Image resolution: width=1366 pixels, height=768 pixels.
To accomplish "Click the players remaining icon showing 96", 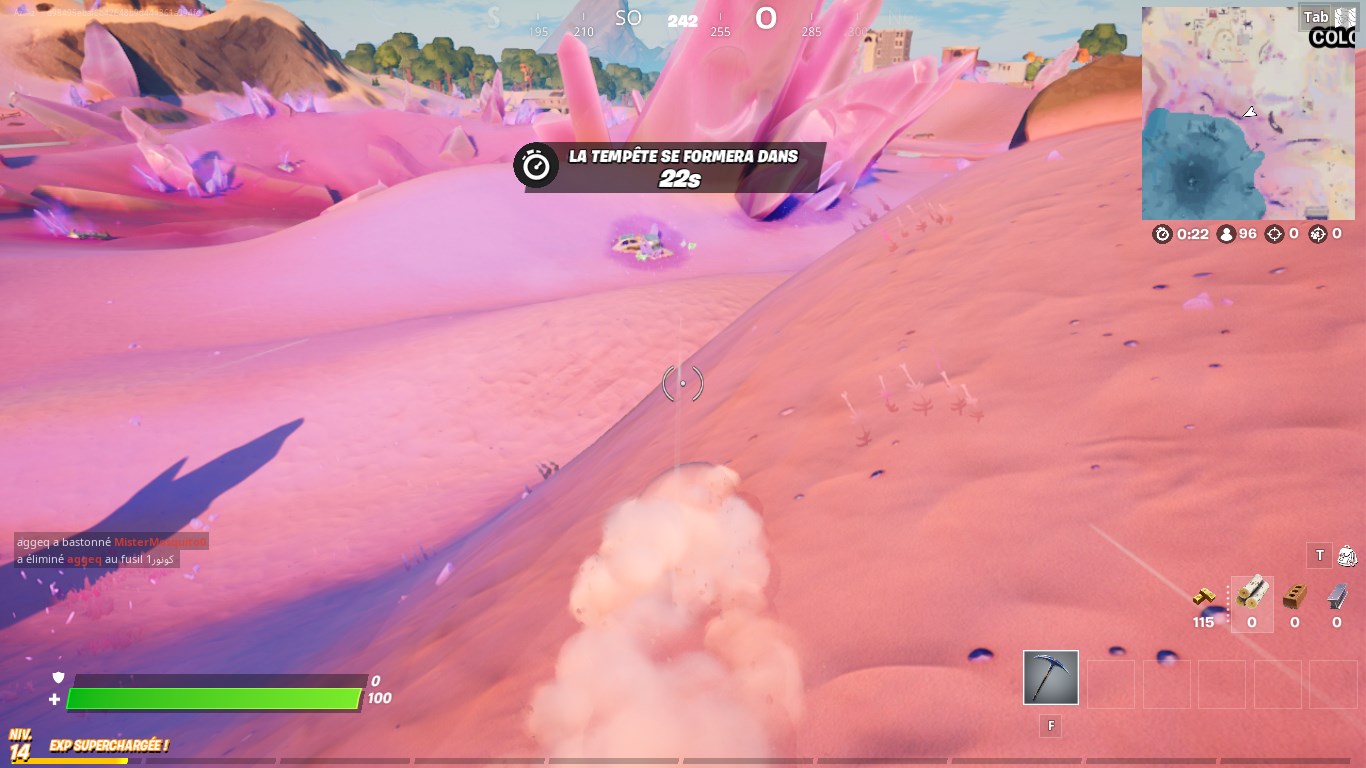I will 1225,233.
